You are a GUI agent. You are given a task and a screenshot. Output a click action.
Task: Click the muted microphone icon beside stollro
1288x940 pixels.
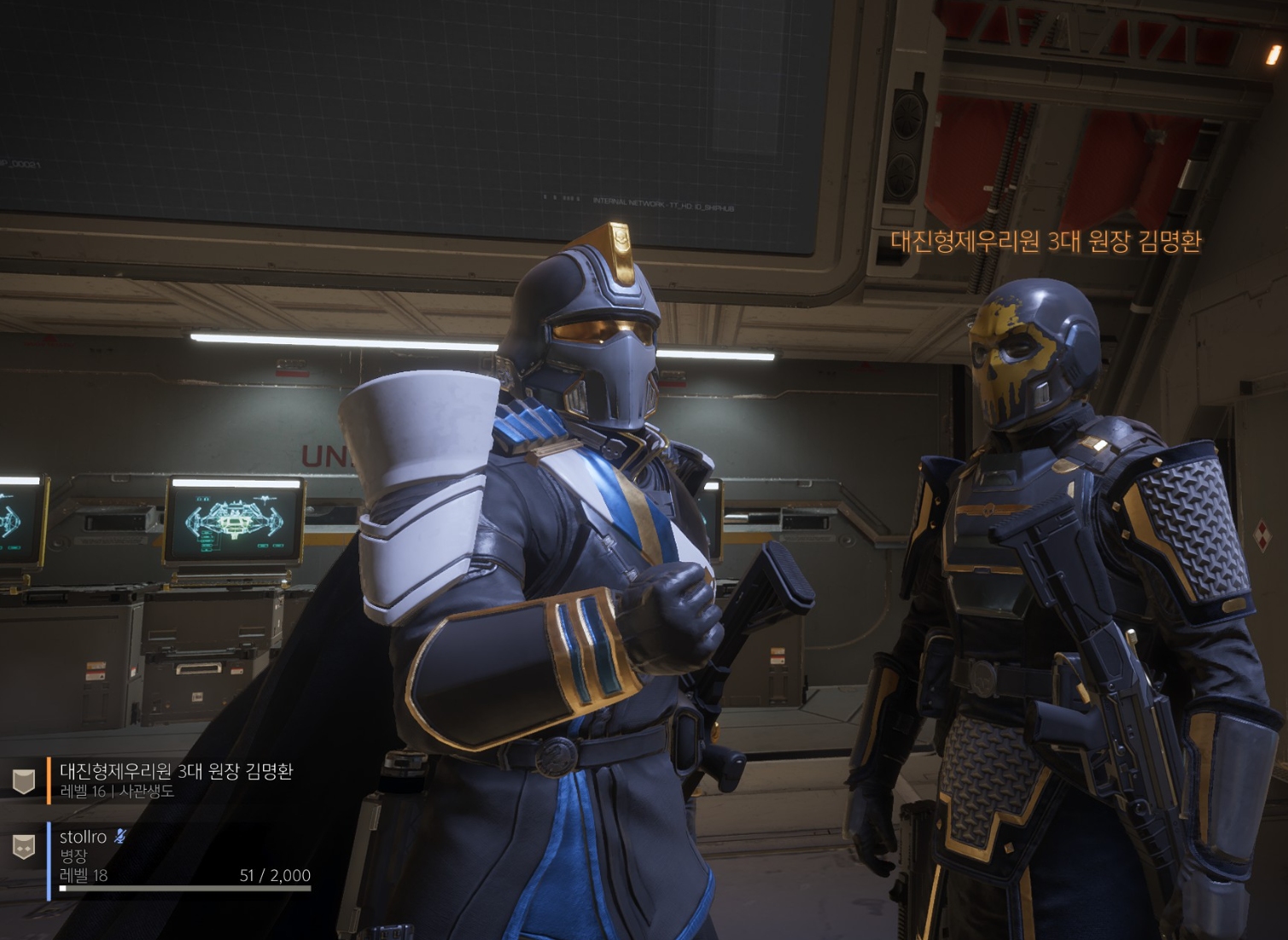pos(121,837)
